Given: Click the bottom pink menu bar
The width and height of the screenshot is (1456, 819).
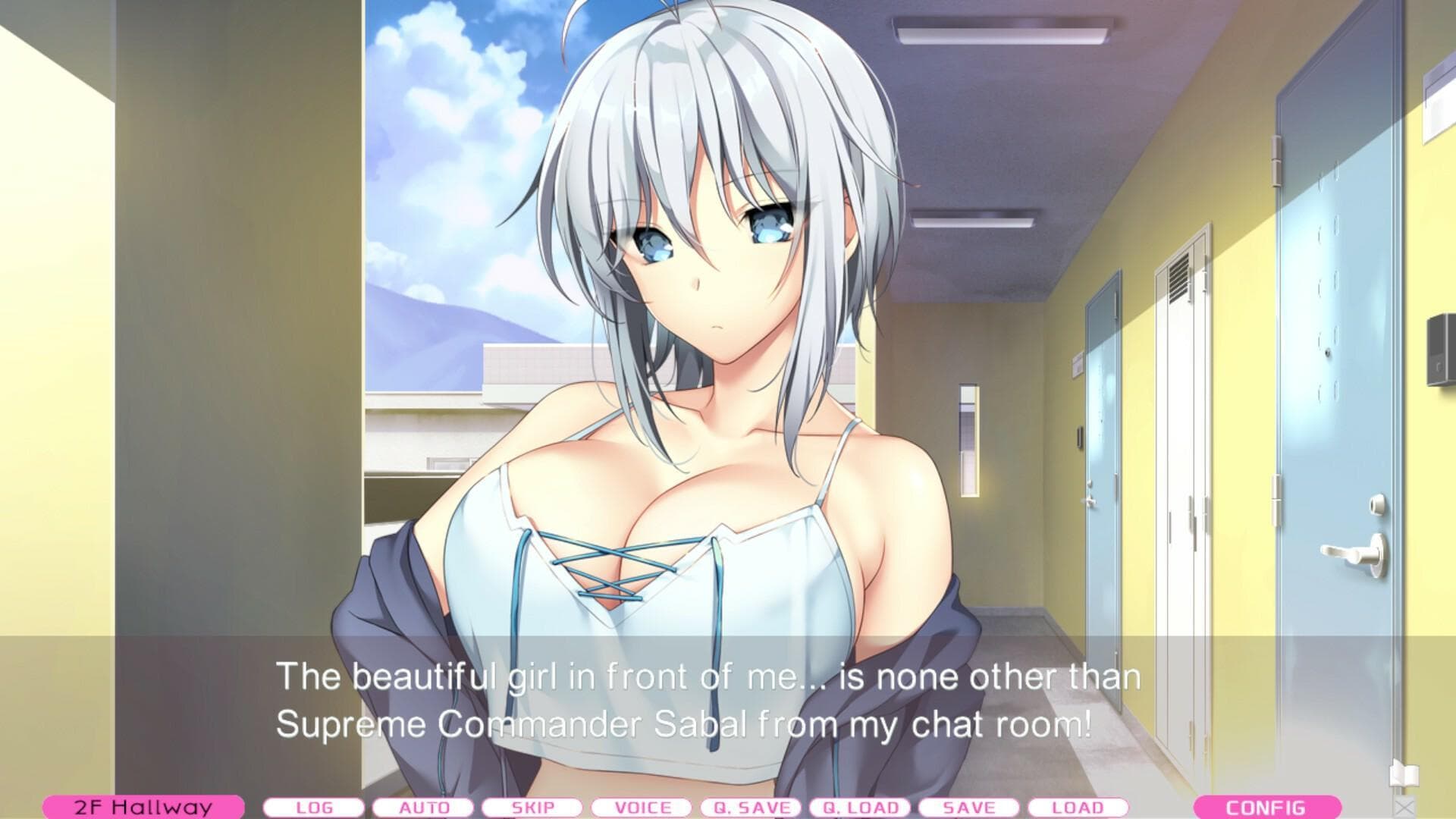Looking at the screenshot, I should point(728,808).
